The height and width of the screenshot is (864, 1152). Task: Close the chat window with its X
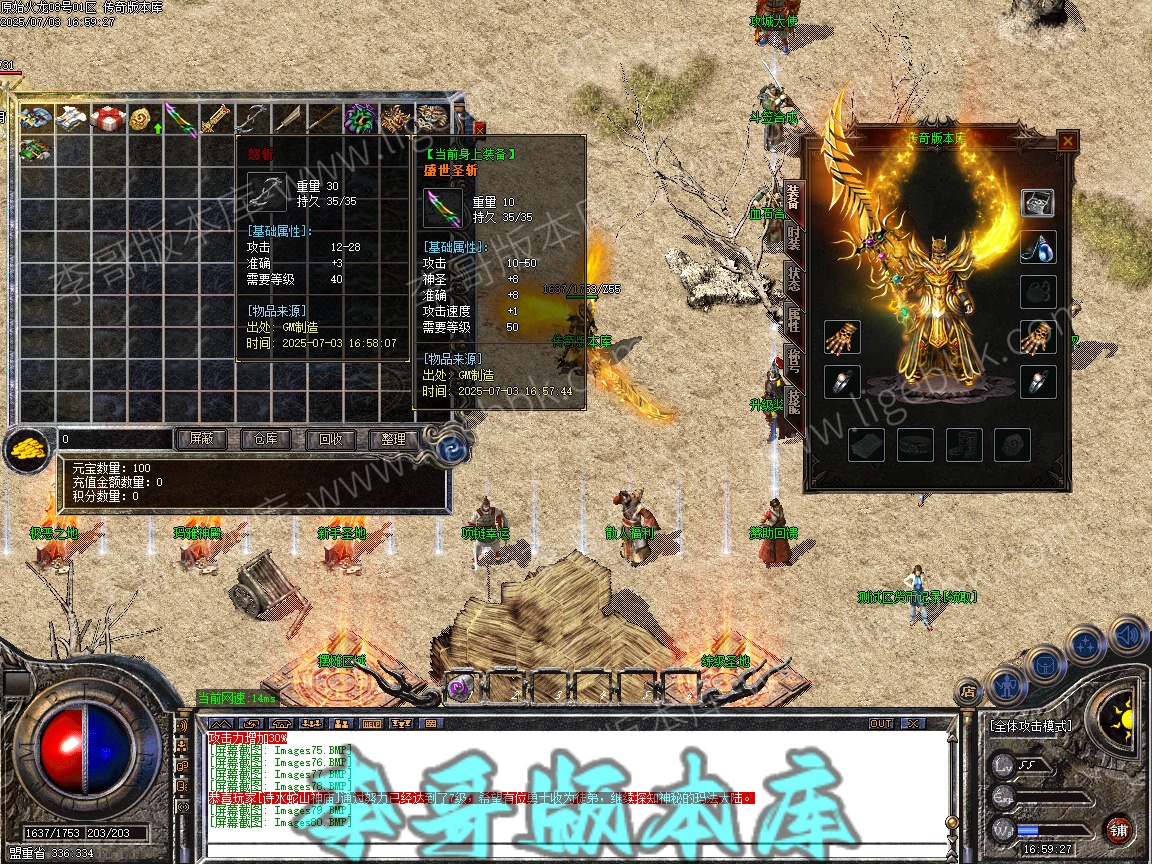click(912, 723)
